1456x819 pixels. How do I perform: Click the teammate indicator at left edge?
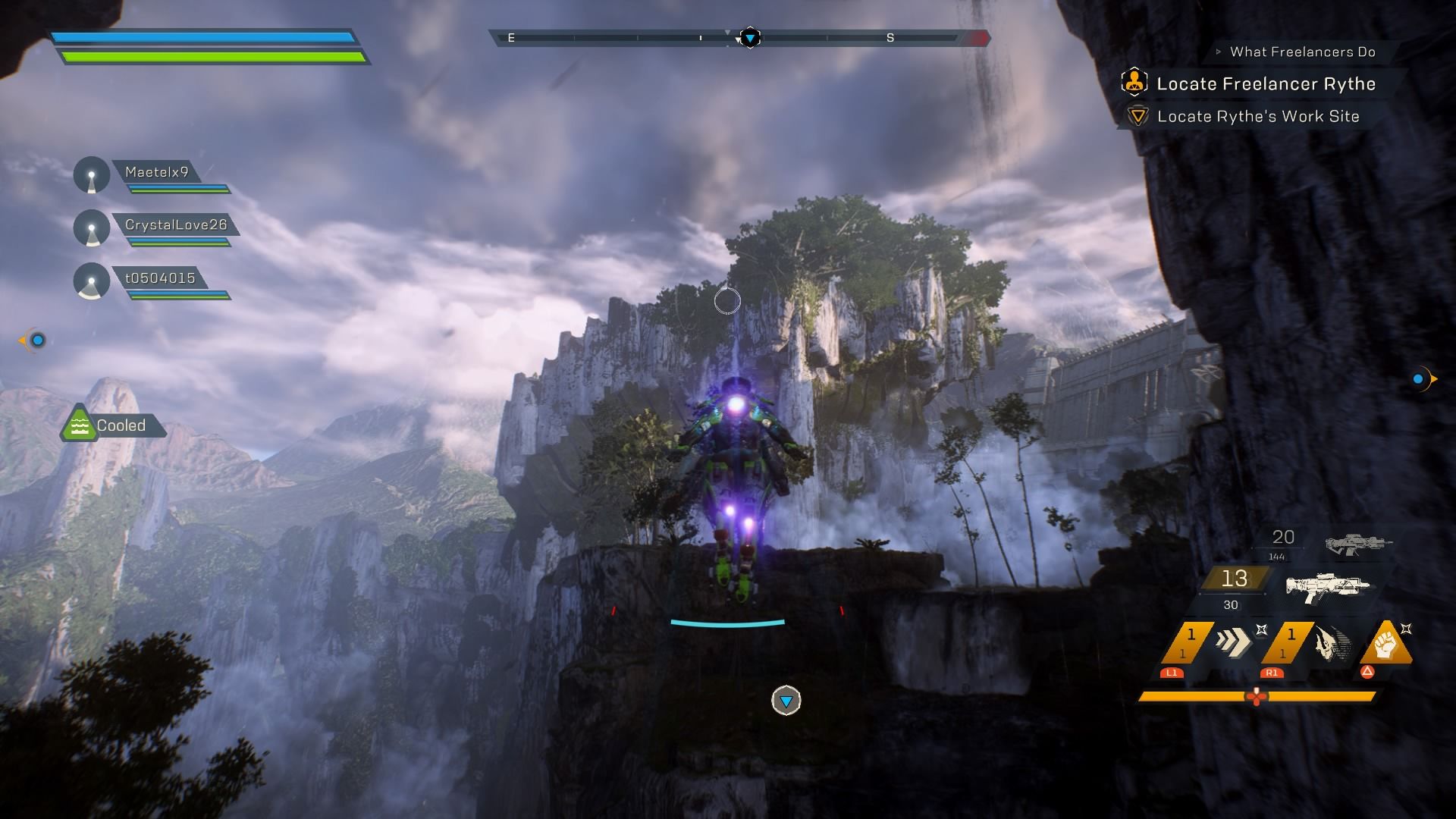pyautogui.click(x=36, y=340)
